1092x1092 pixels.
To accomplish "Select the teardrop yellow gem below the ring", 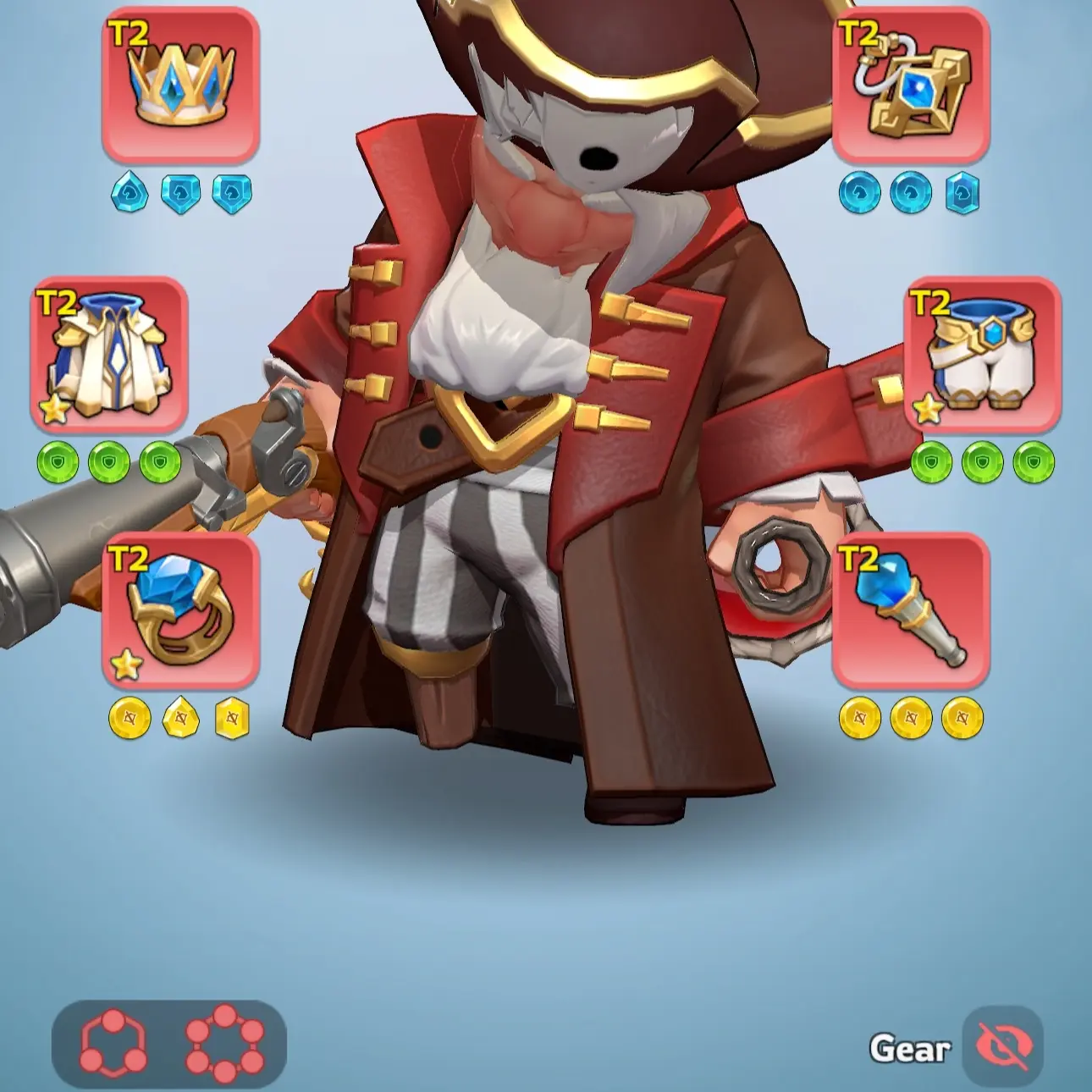I will [x=180, y=719].
